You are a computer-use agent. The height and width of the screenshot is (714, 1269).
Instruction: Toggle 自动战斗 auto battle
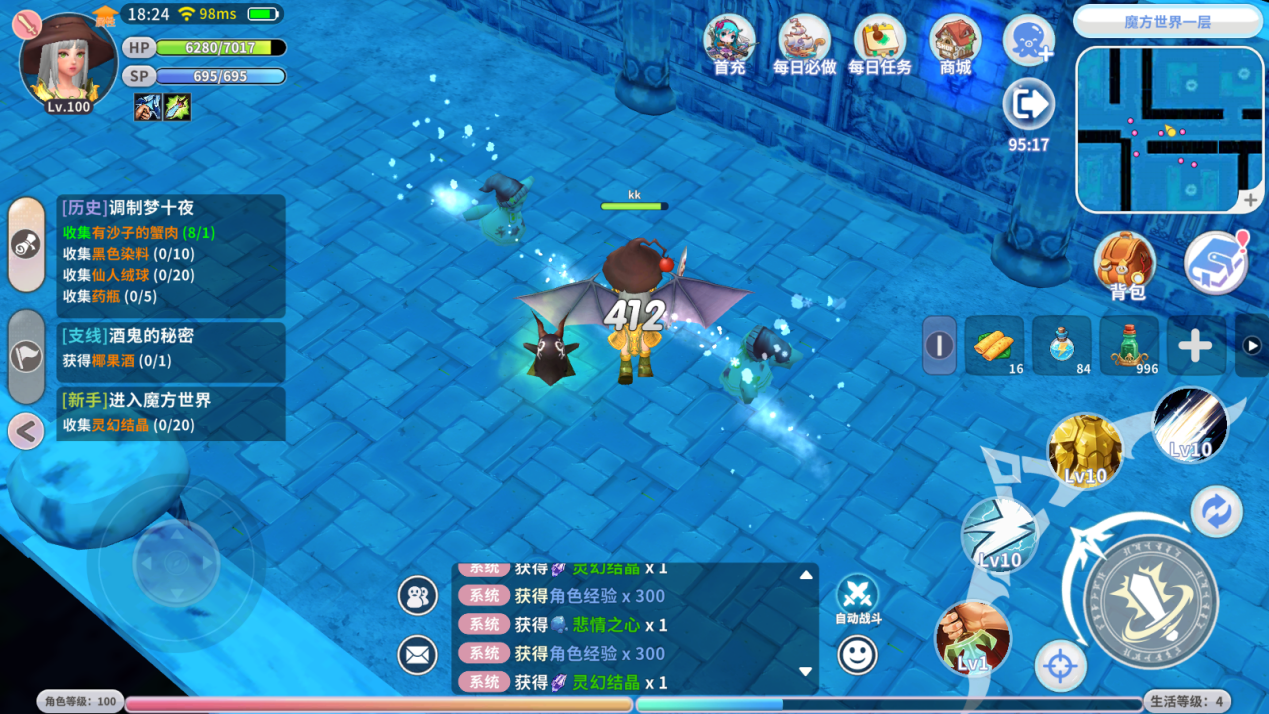857,596
